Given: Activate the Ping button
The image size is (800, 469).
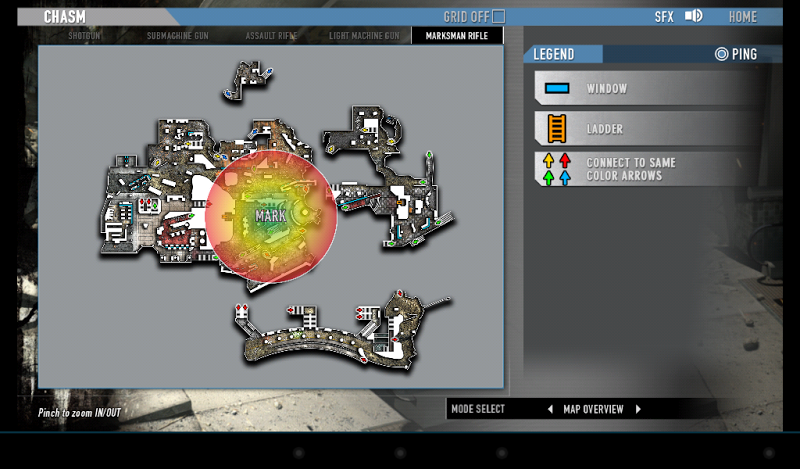Looking at the screenshot, I should click(x=736, y=54).
